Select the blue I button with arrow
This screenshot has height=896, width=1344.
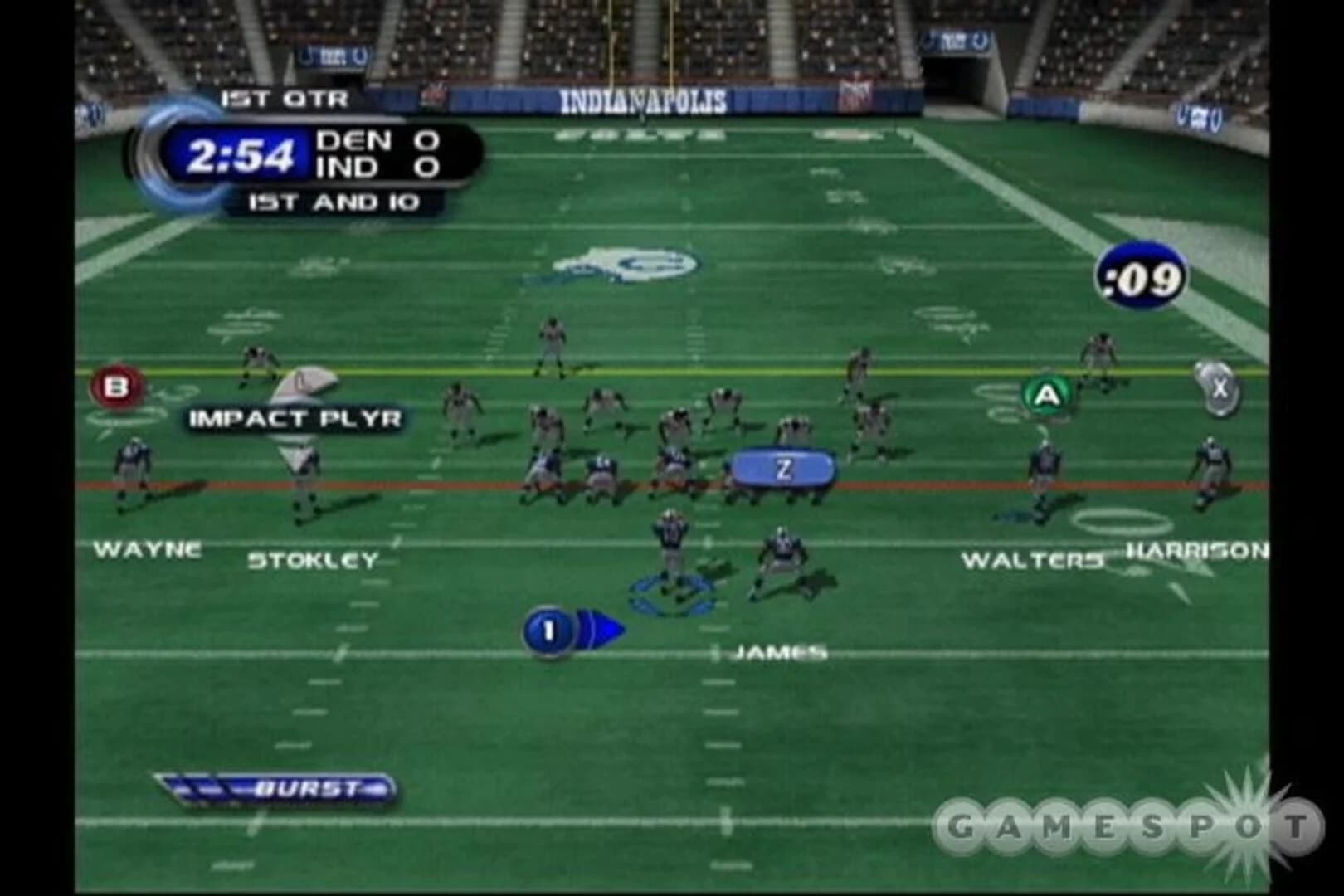549,629
